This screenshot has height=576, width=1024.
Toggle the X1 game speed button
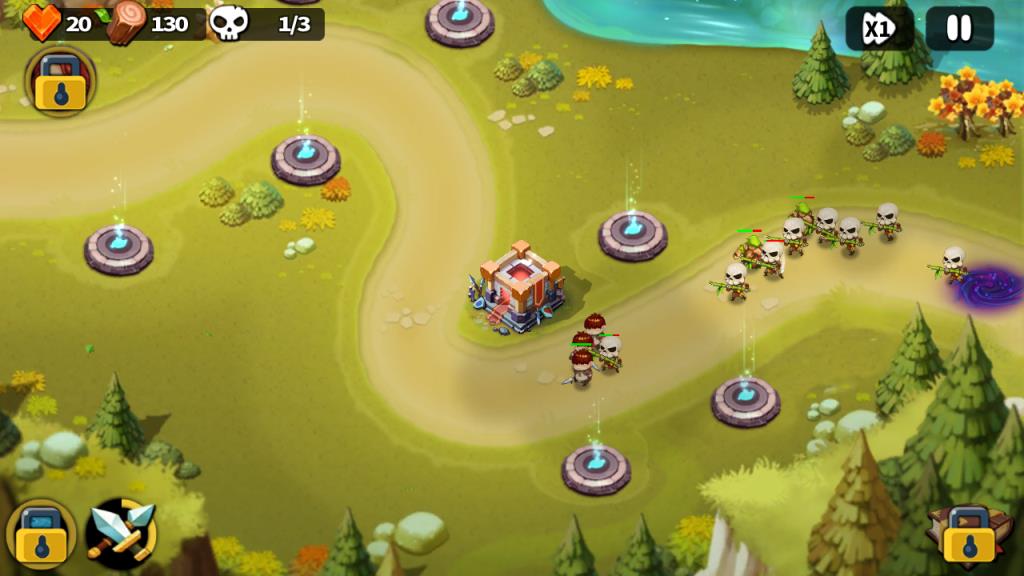879,28
